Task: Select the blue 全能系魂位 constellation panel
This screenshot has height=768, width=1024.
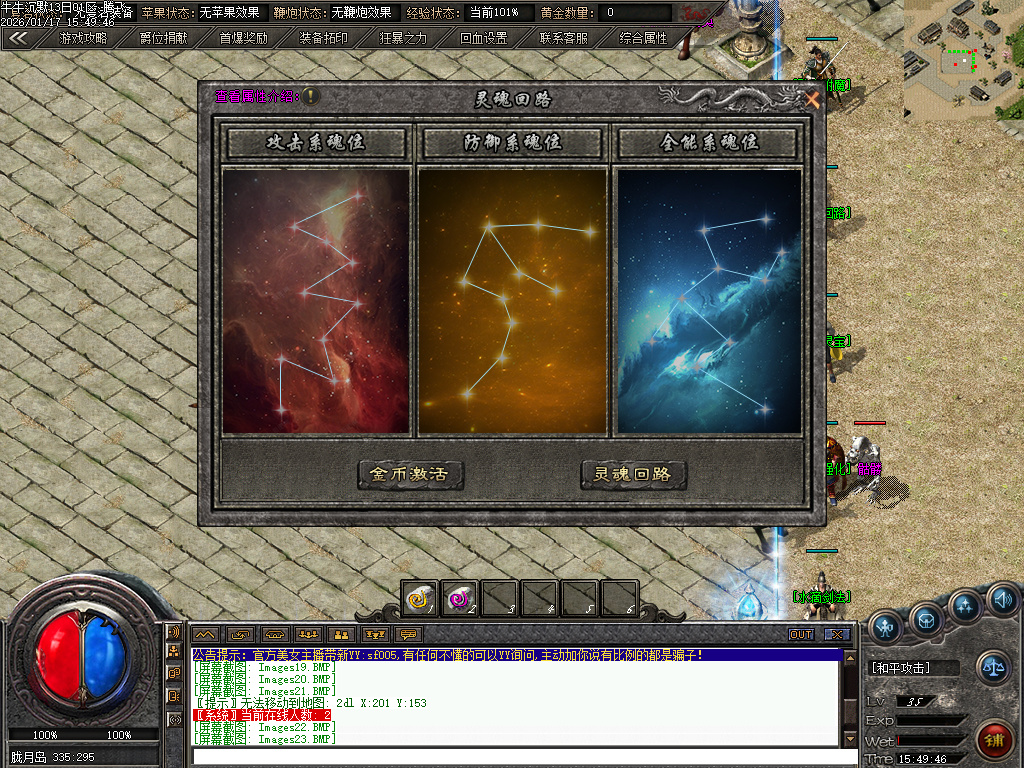Action: (x=709, y=301)
